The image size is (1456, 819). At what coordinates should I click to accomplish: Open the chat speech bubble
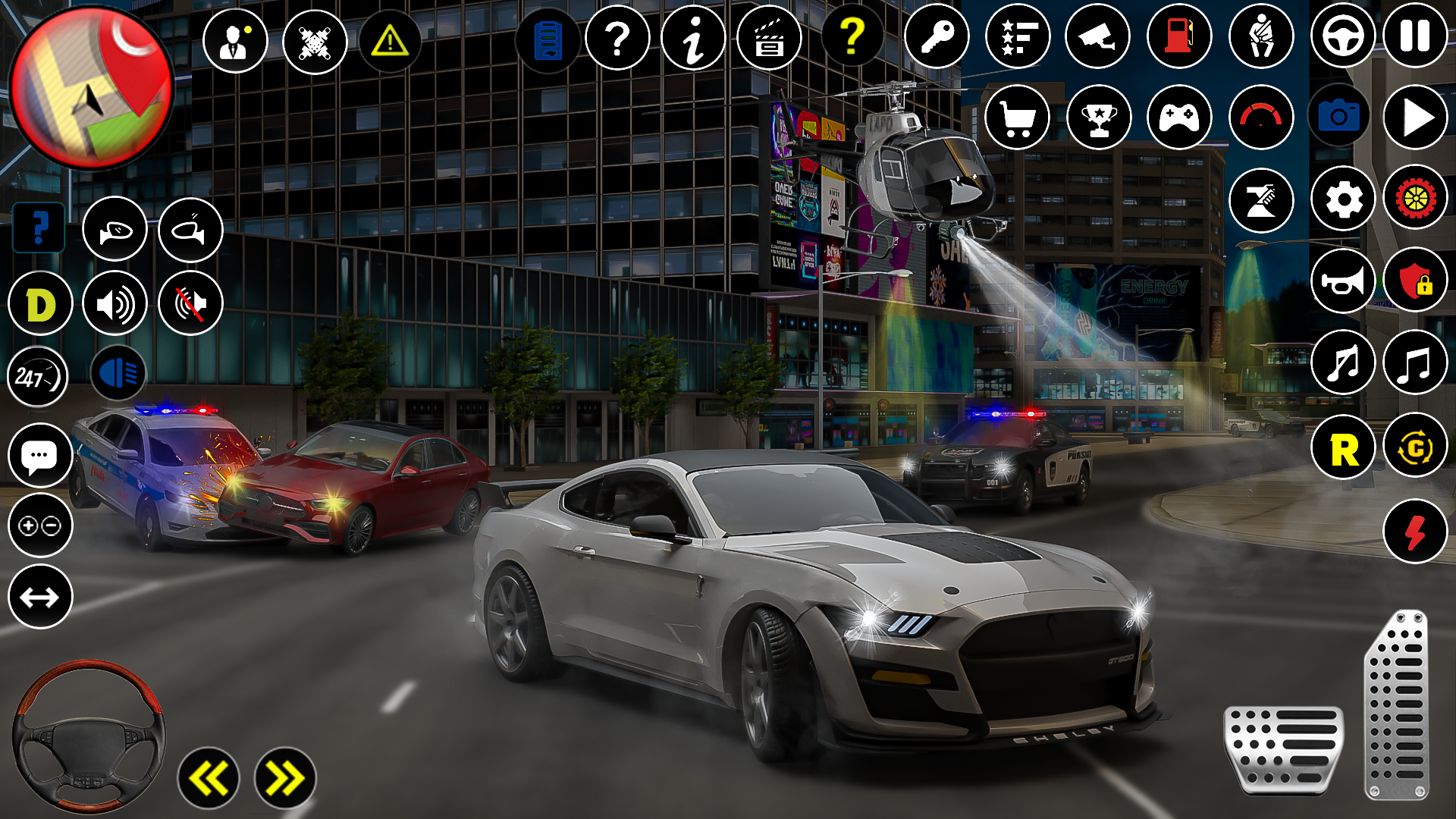click(x=40, y=456)
